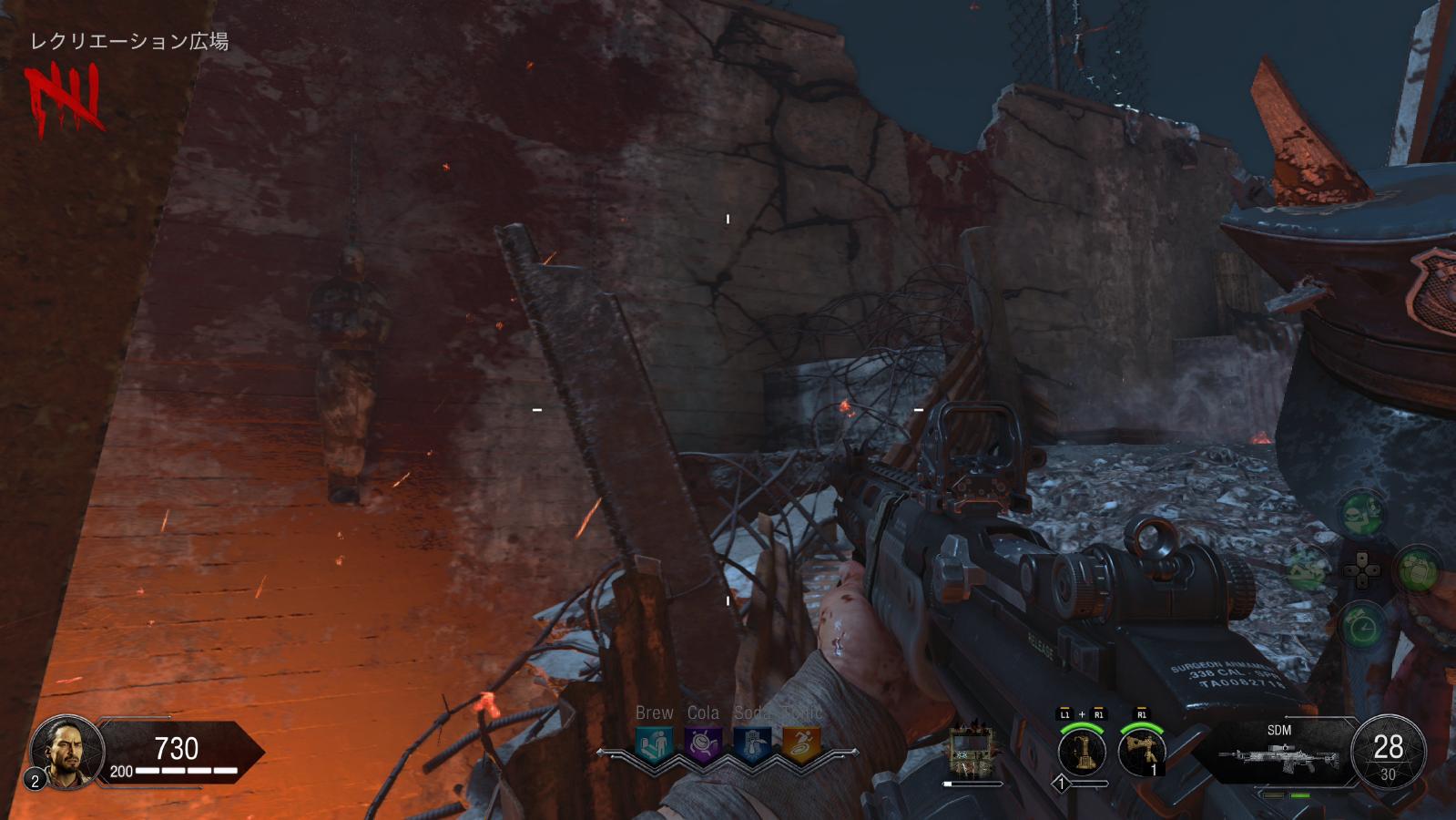Select the zombie shield icon
This screenshot has width=1456, height=820.
pos(972,752)
